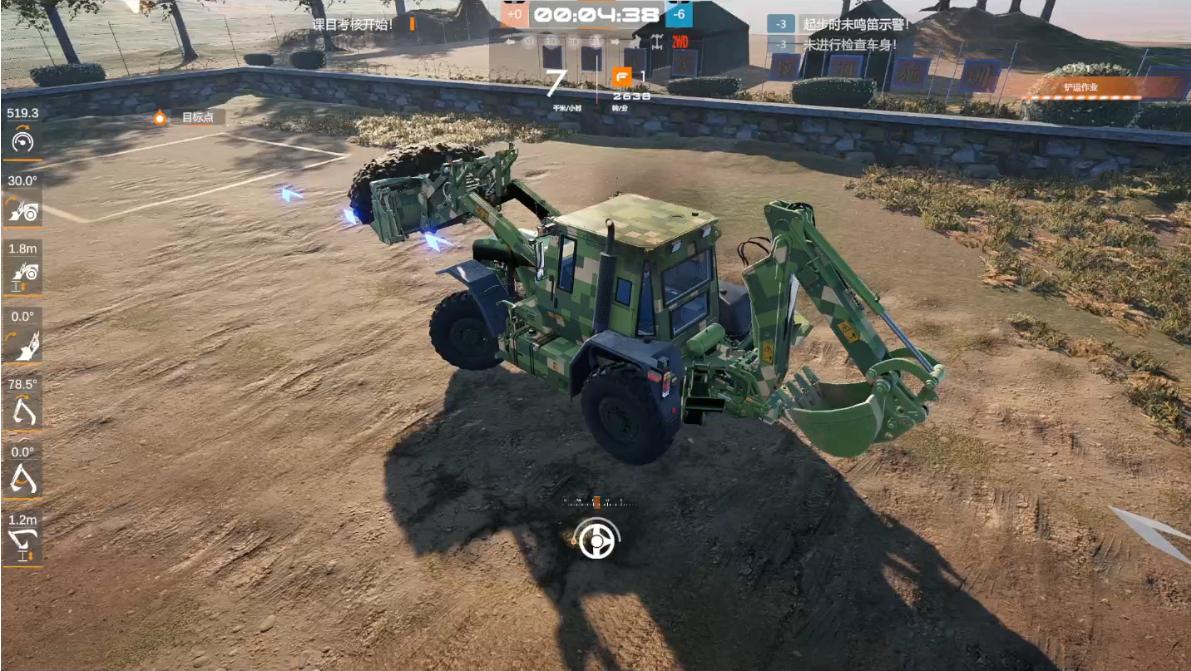
Task: Click the gauge dial icon under 519.3
Action: (22, 142)
